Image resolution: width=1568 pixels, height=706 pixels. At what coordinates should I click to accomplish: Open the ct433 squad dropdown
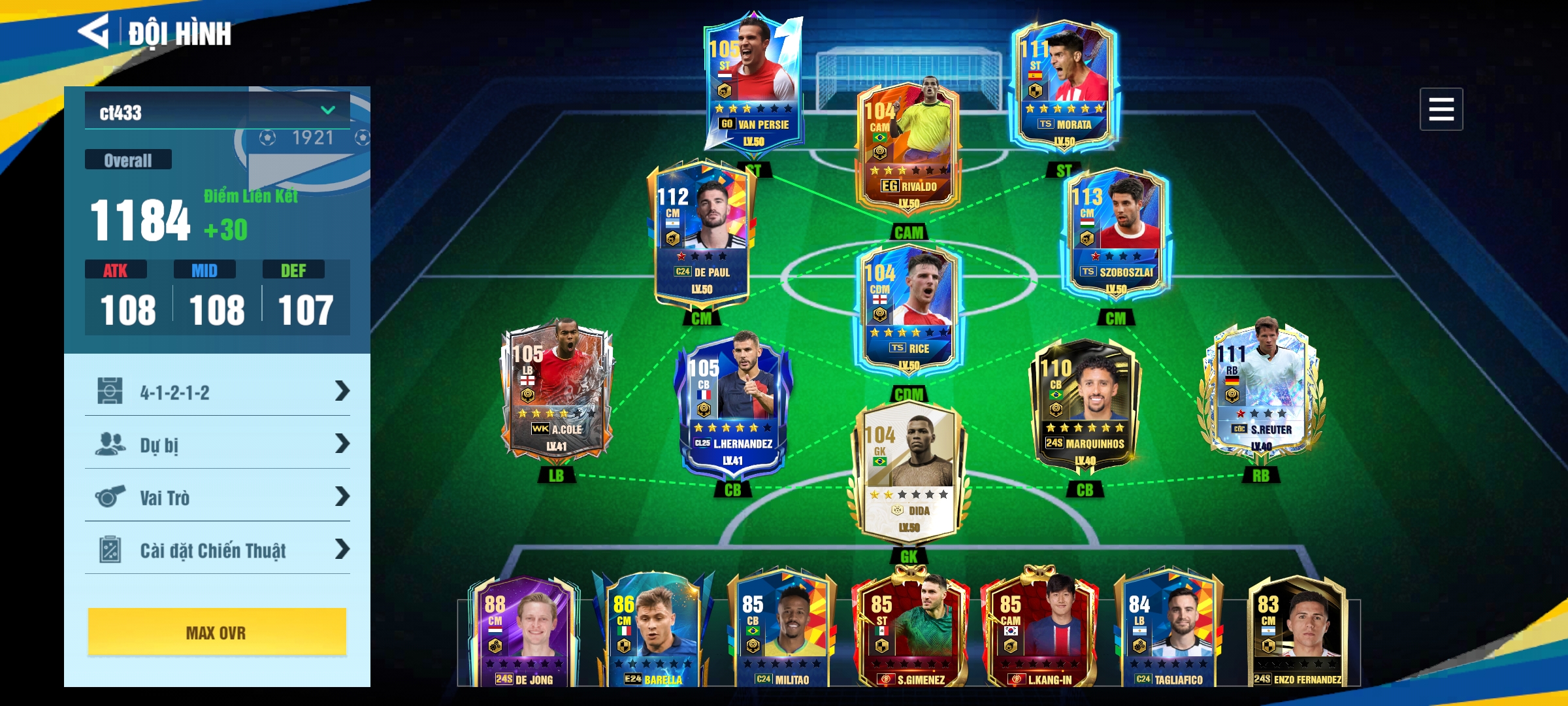tap(218, 111)
